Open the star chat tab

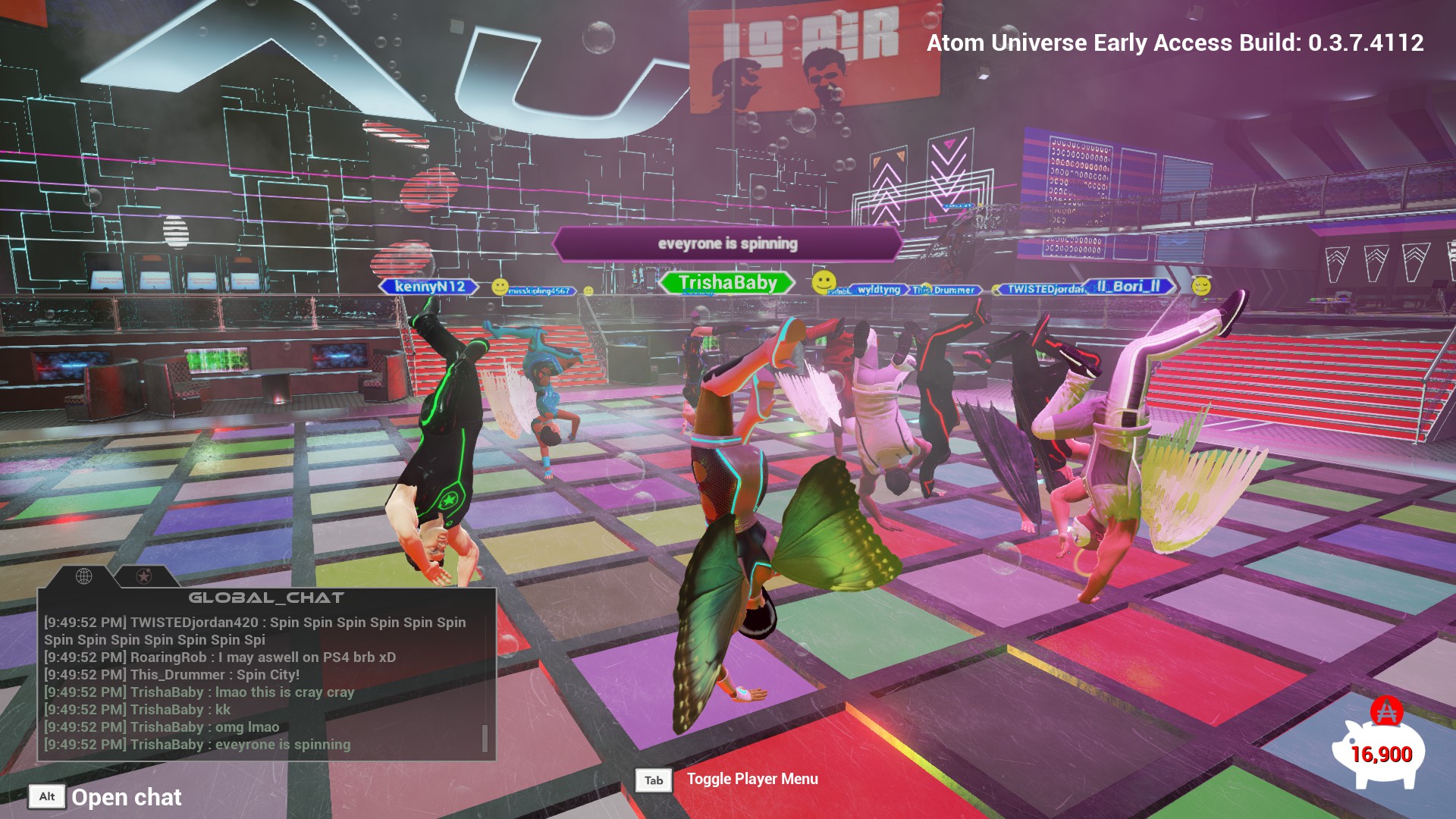(143, 576)
